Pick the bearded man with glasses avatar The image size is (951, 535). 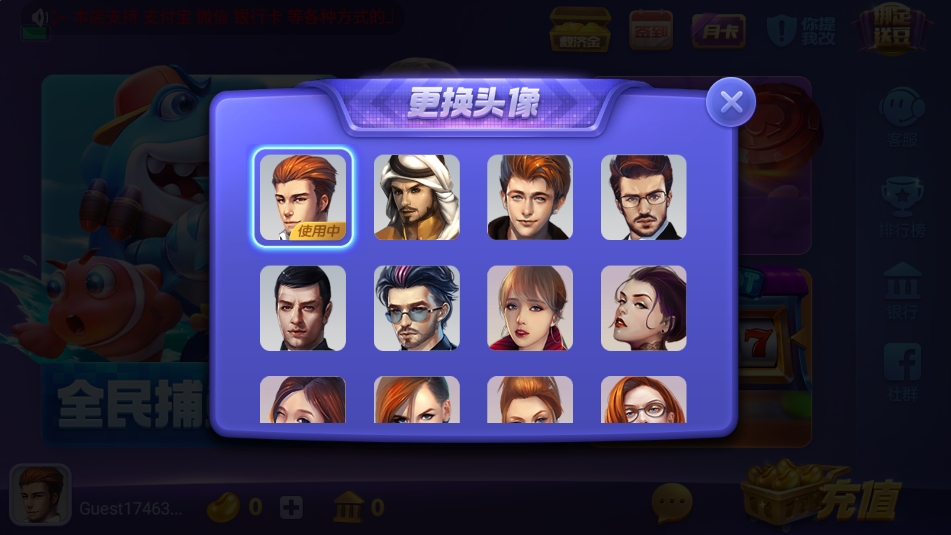pyautogui.click(x=643, y=197)
